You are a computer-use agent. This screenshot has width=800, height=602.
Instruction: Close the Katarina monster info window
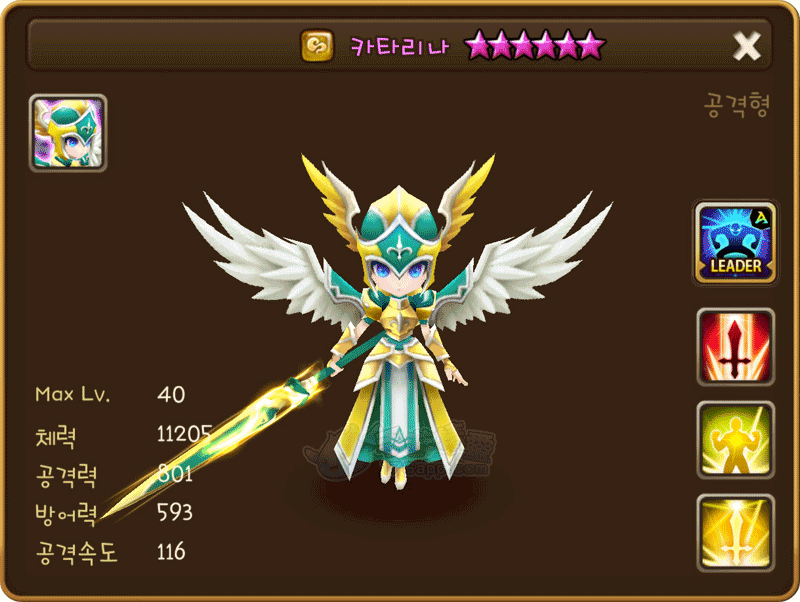click(x=747, y=46)
